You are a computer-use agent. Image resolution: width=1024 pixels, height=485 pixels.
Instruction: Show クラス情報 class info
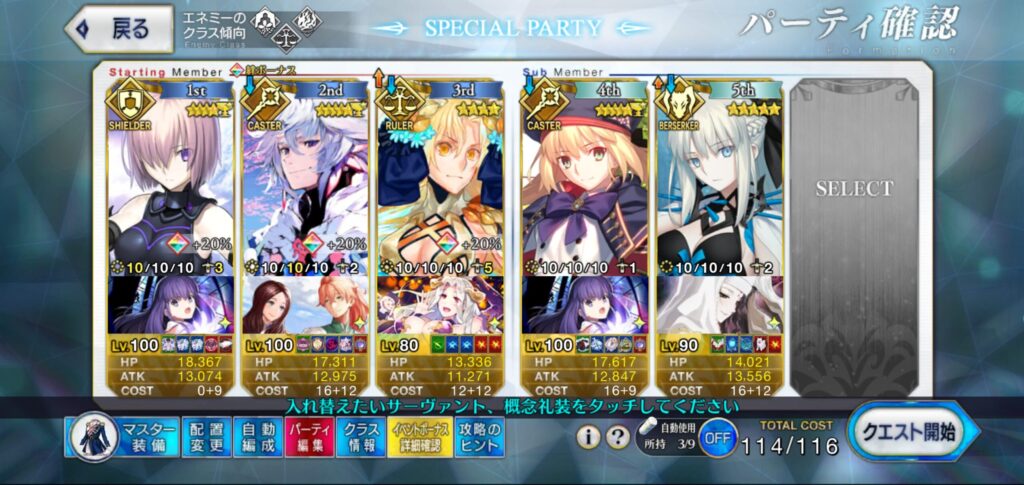tap(360, 437)
